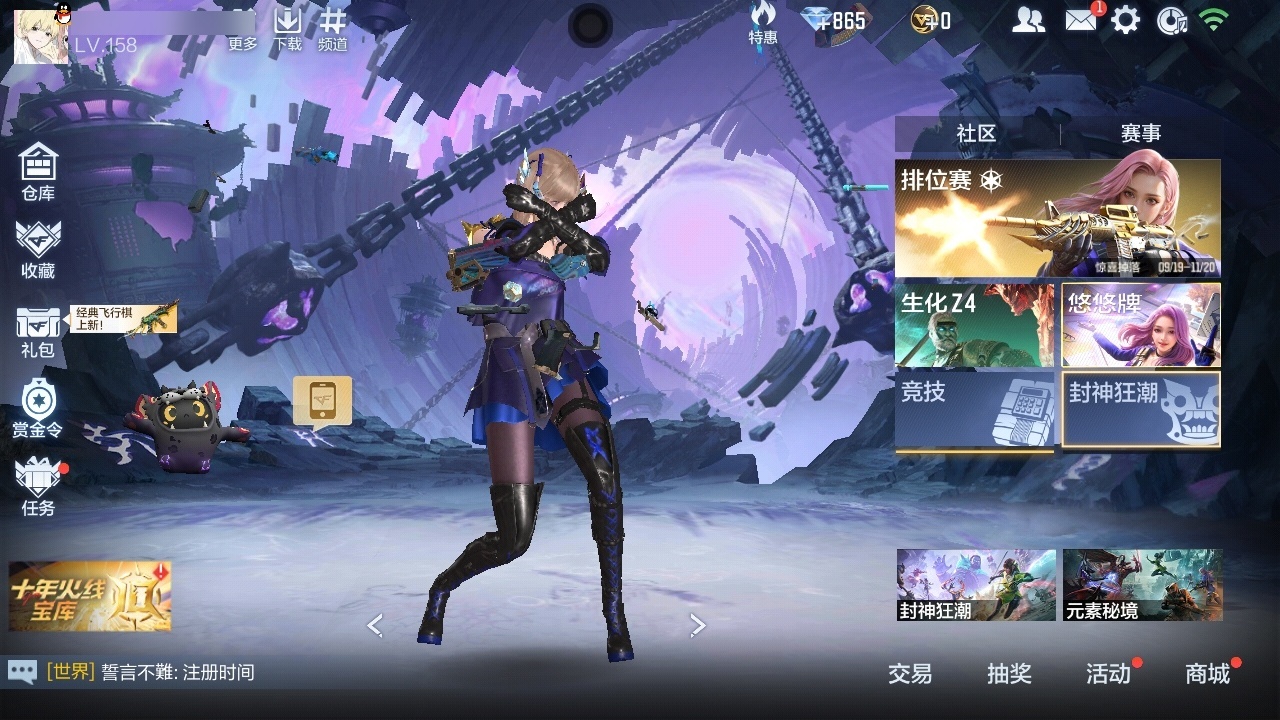The image size is (1280, 720).
Task: Select the 竞技 competitive mode tile
Action: pyautogui.click(x=974, y=410)
